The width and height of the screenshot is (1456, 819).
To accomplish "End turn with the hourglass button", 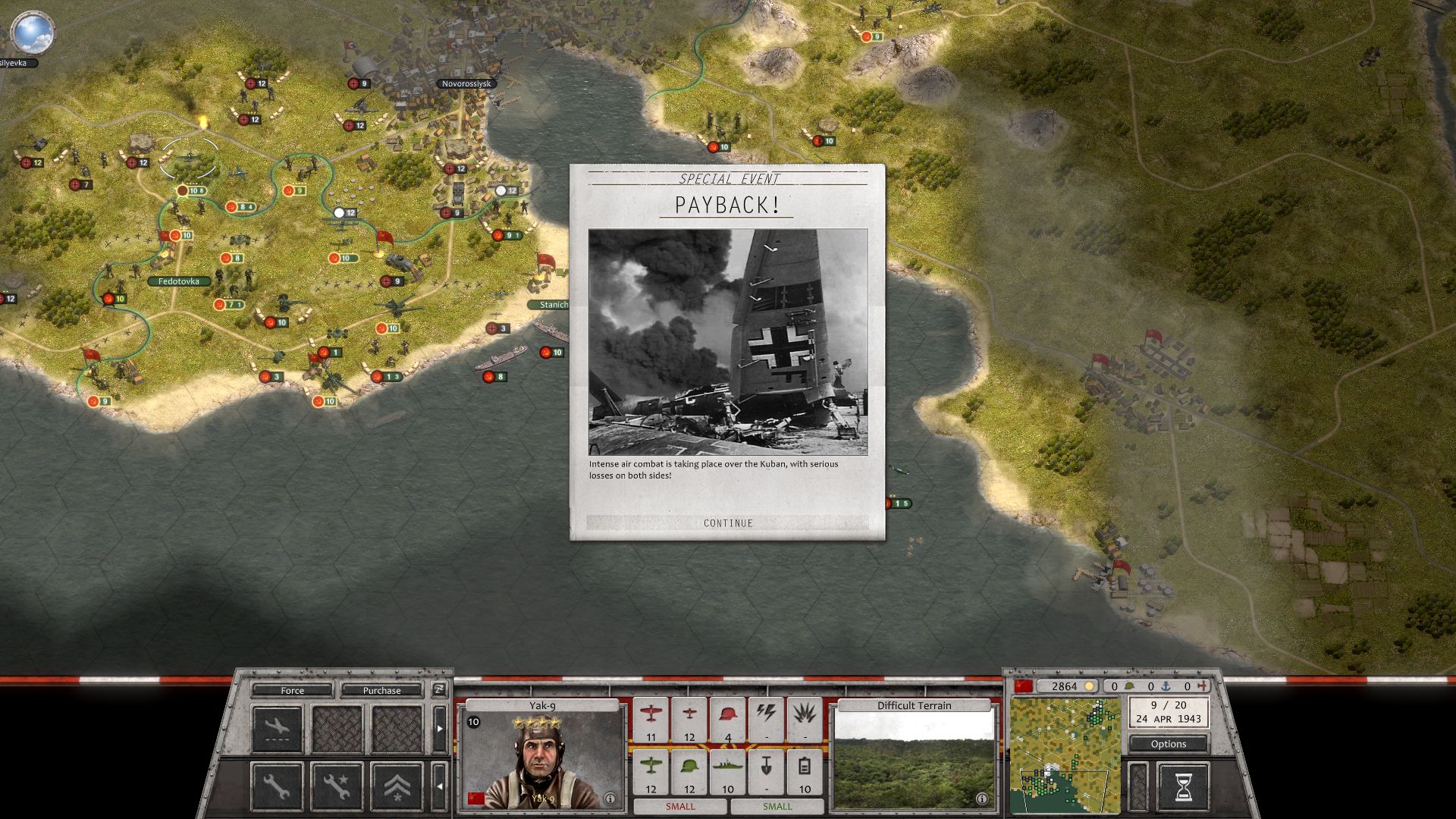I will 1182,787.
